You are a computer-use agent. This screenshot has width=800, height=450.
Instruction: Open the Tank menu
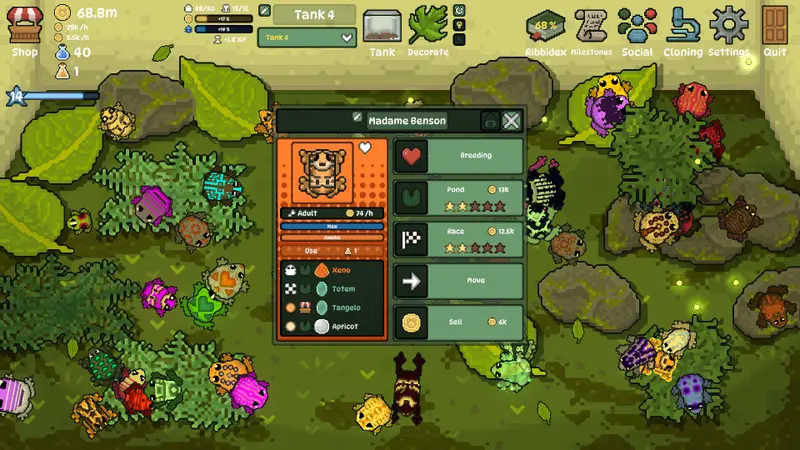pyautogui.click(x=382, y=30)
